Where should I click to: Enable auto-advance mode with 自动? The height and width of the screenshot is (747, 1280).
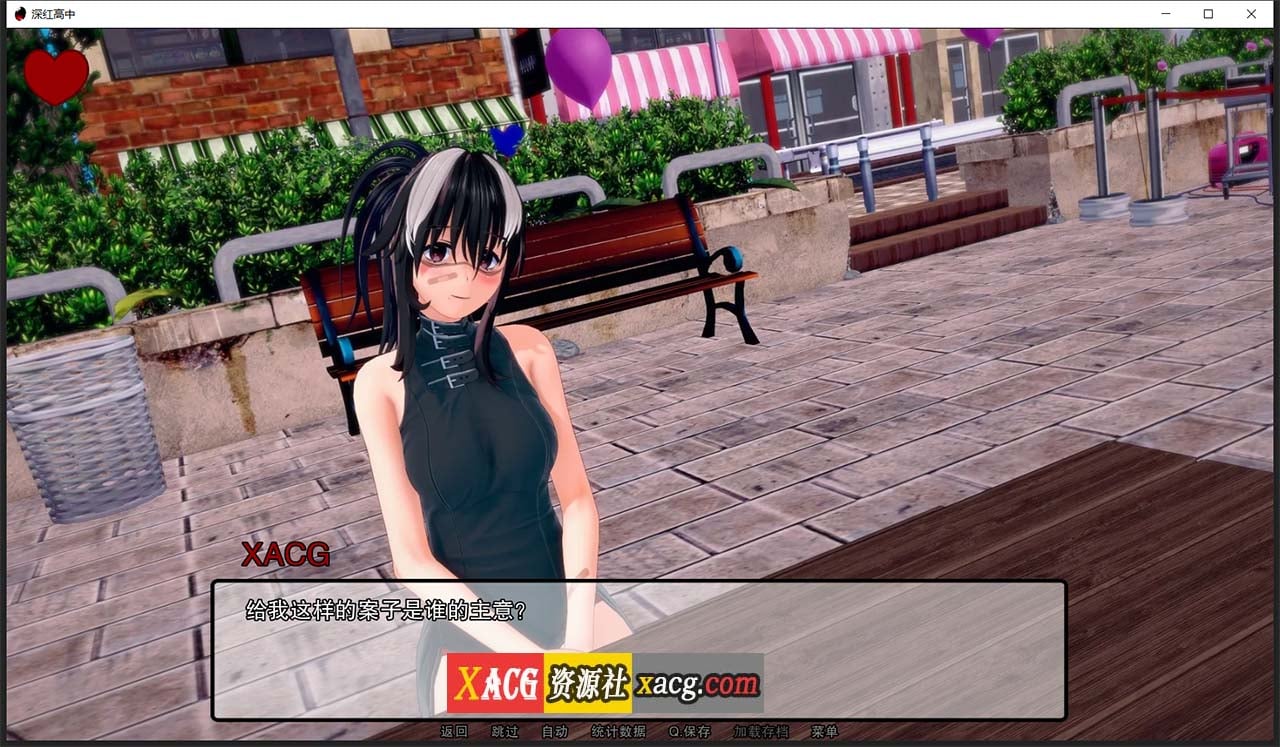pos(555,731)
